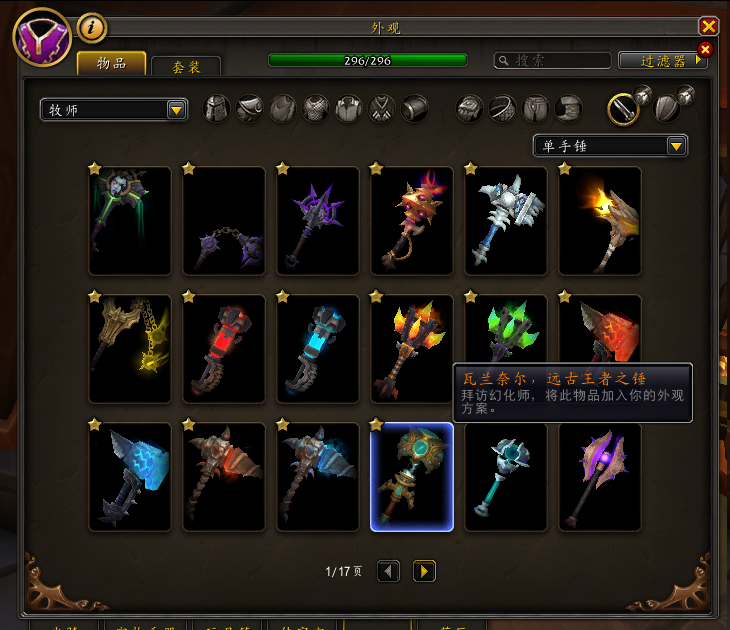
Task: Pick the chained purple flail appearance
Action: click(224, 221)
